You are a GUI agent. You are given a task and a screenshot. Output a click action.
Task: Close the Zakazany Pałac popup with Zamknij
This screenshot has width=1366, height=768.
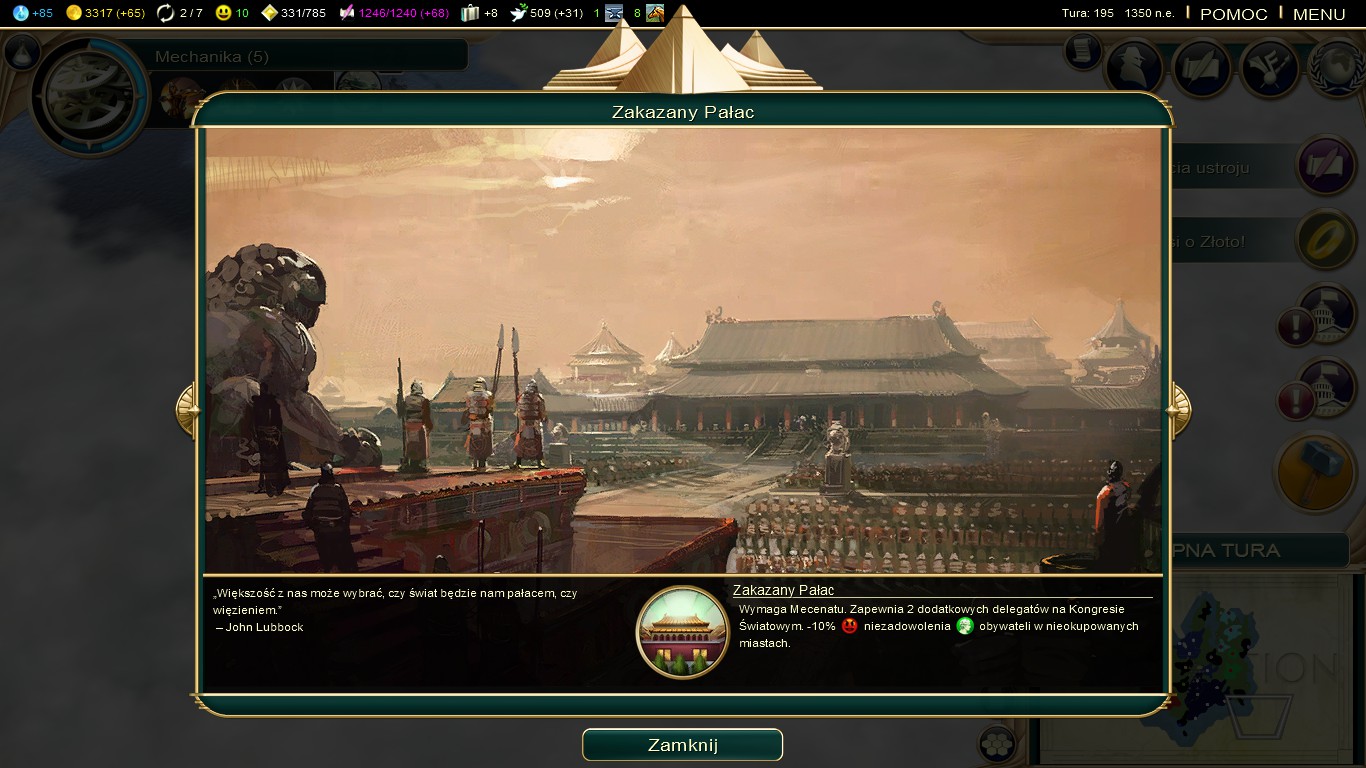coord(682,745)
